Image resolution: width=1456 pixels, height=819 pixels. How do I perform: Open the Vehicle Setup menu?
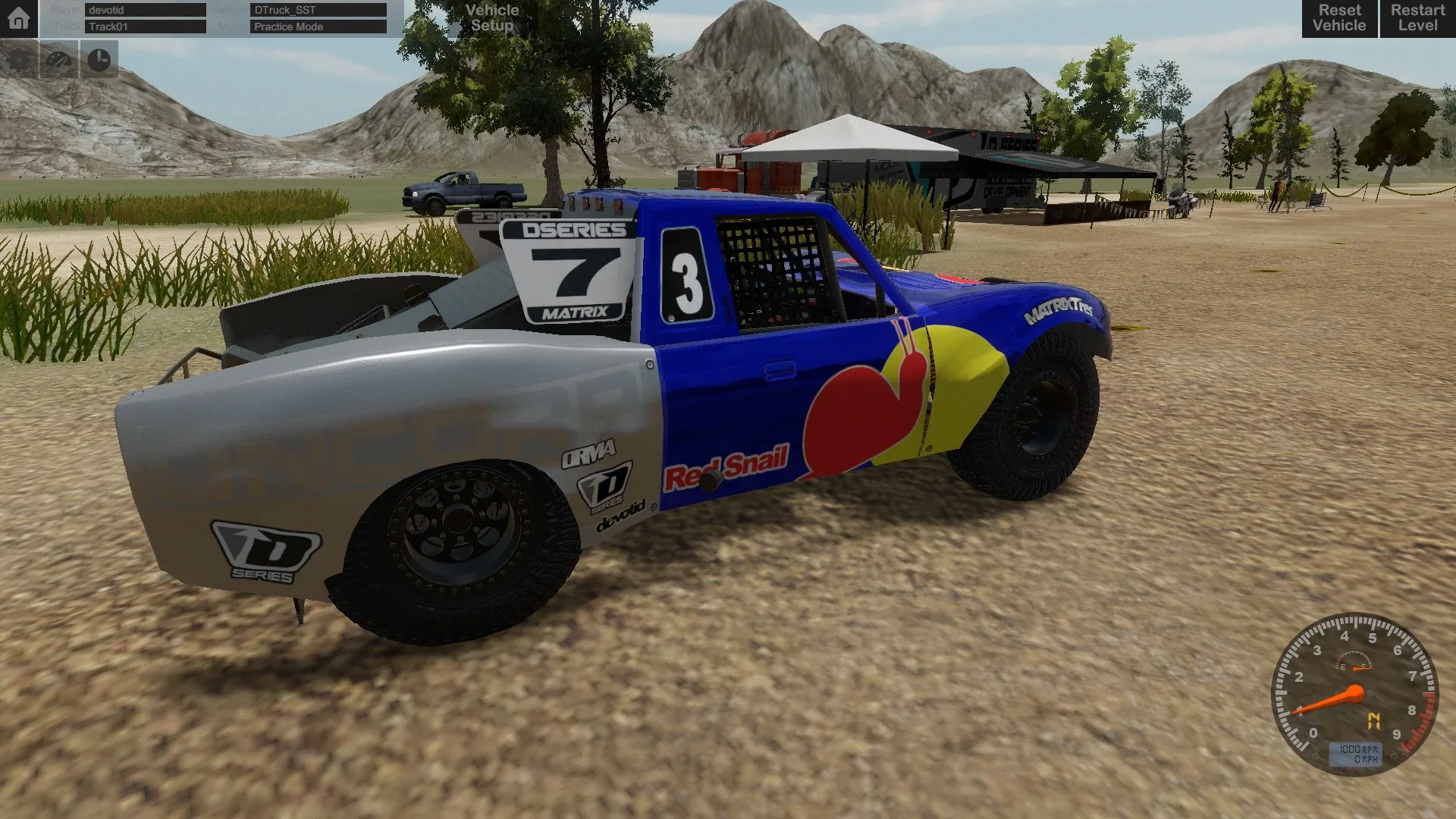click(491, 18)
